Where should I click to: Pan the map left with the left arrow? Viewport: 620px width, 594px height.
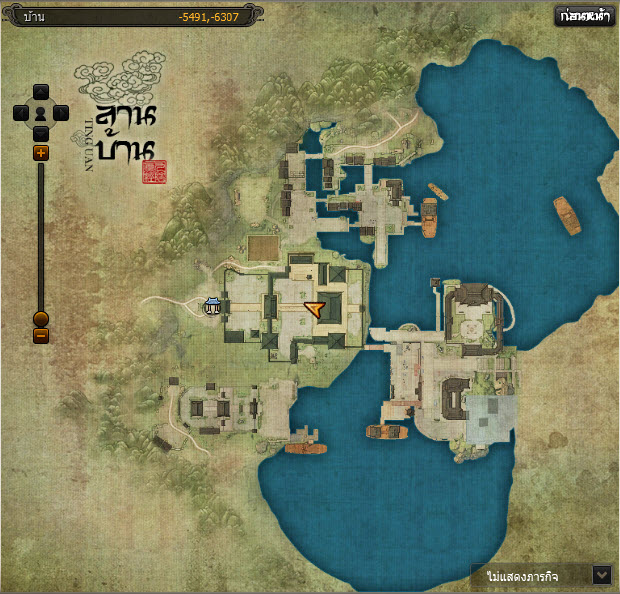click(21, 113)
